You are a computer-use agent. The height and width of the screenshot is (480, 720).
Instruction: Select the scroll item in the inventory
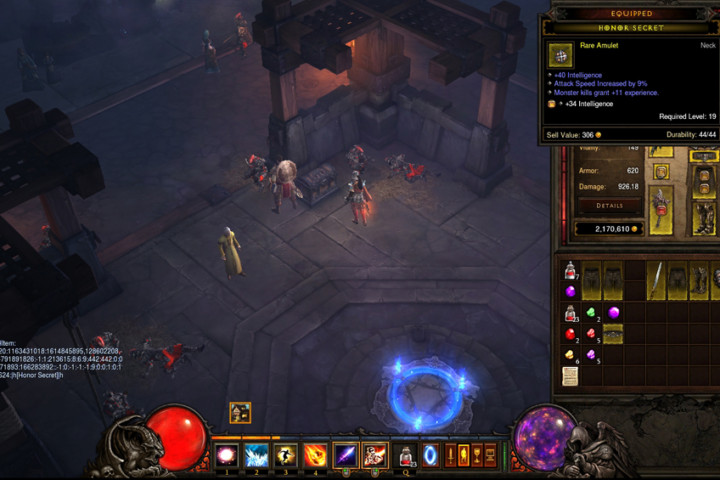(x=570, y=375)
